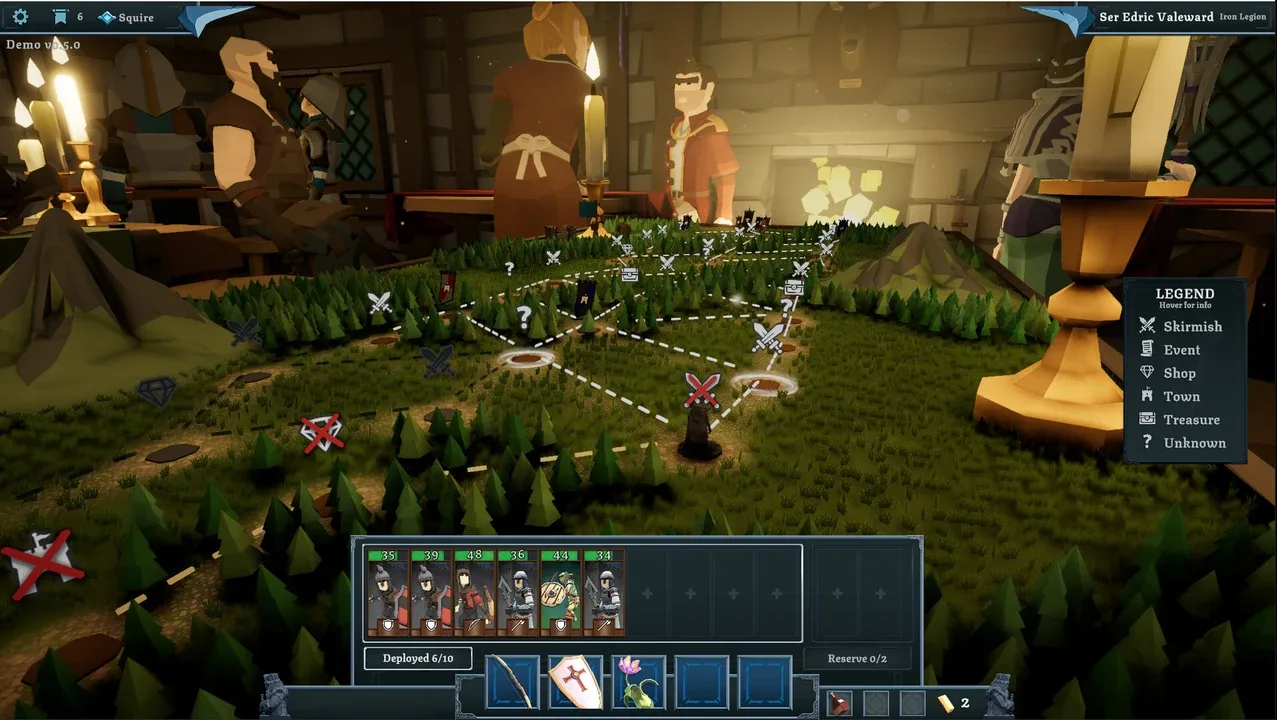This screenshot has width=1277, height=720.
Task: Click the Treasure entry in the legend
Action: tap(1190, 420)
